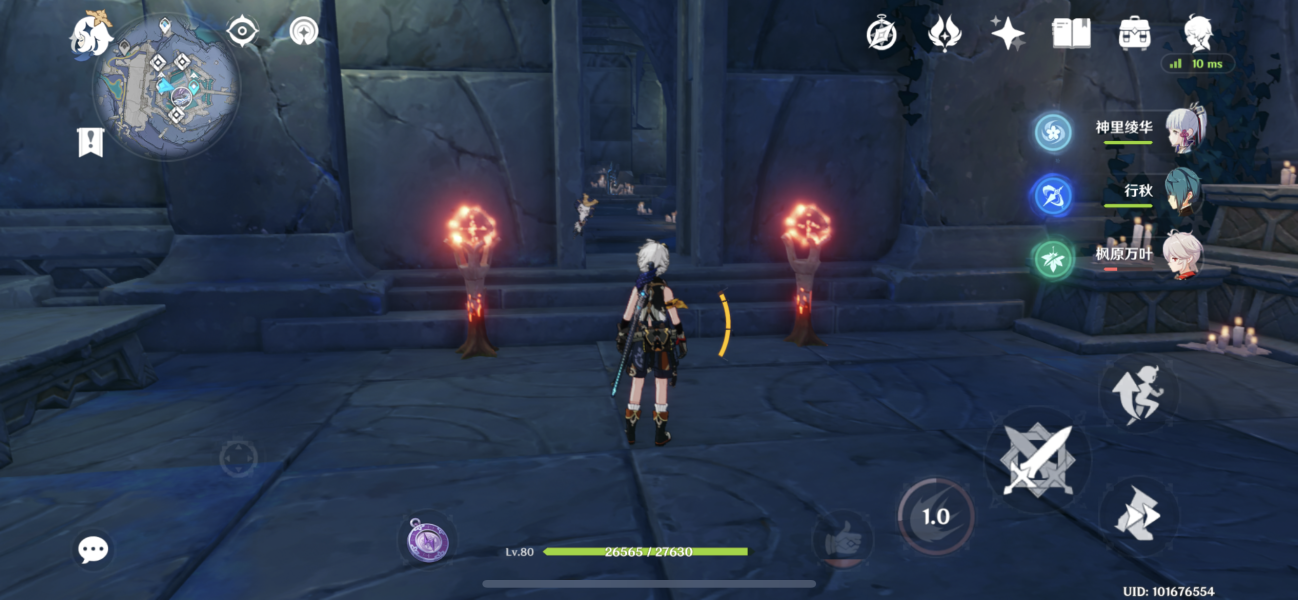Open the compass events icon
The width and height of the screenshot is (1298, 600).
(881, 34)
